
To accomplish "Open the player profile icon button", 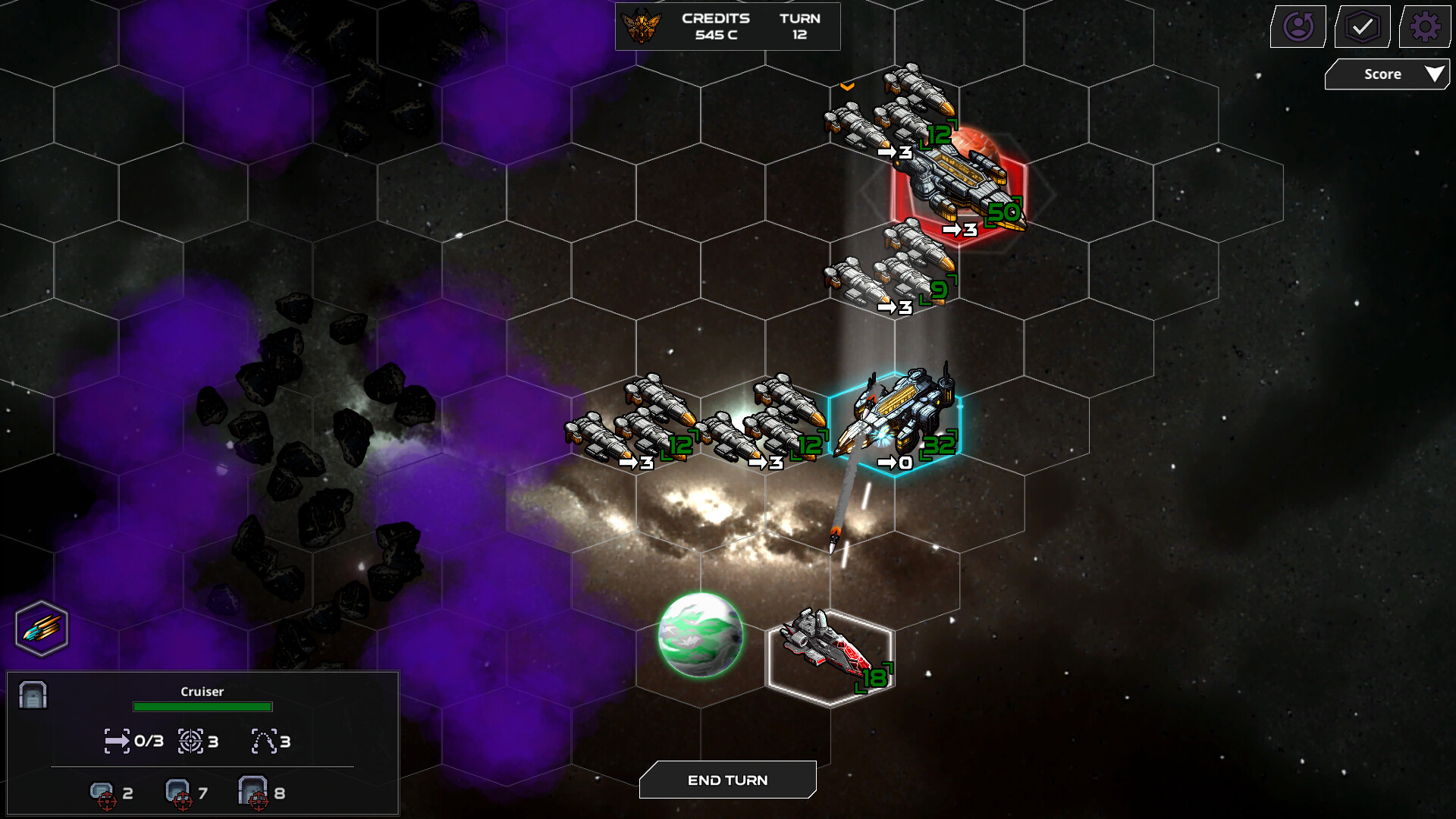I will [1298, 27].
